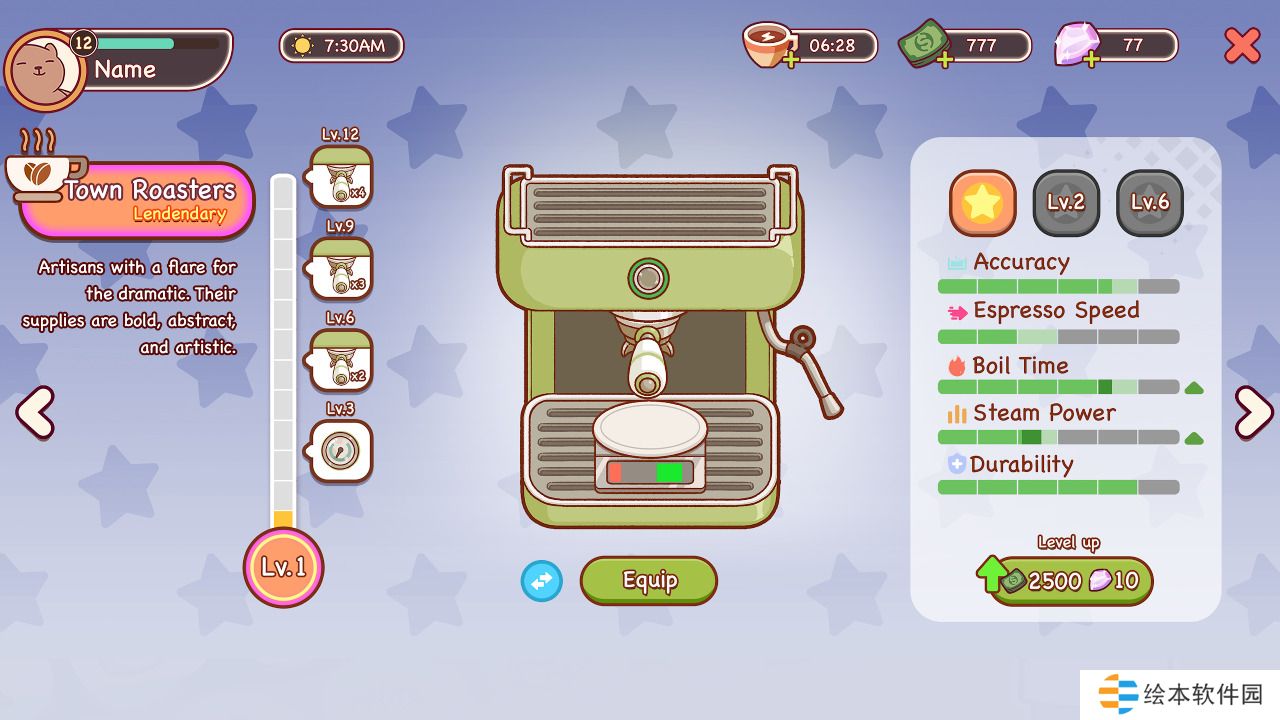Go to the next machine with right arrow

coord(1253,412)
